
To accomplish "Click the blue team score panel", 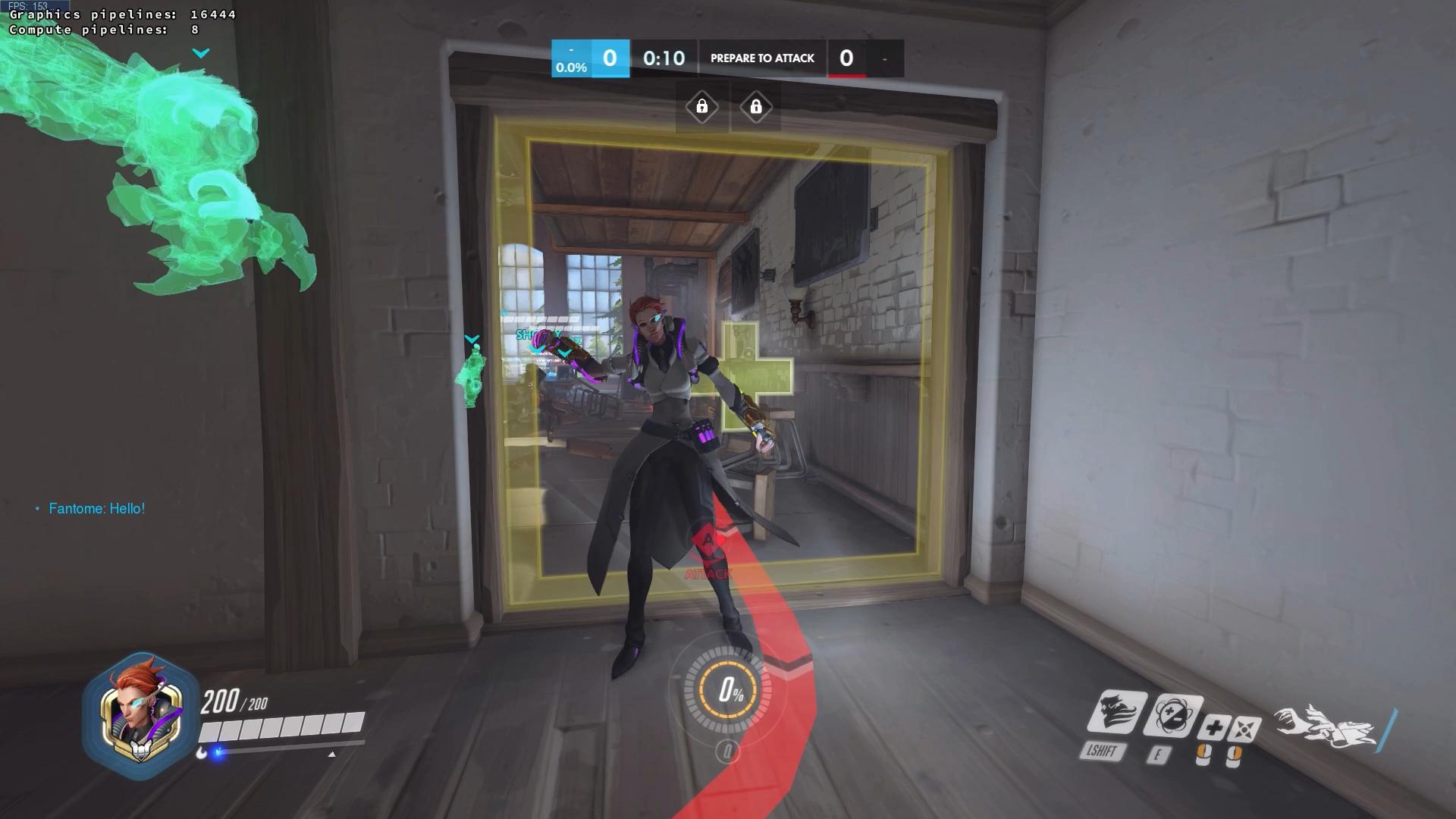I will coord(591,58).
